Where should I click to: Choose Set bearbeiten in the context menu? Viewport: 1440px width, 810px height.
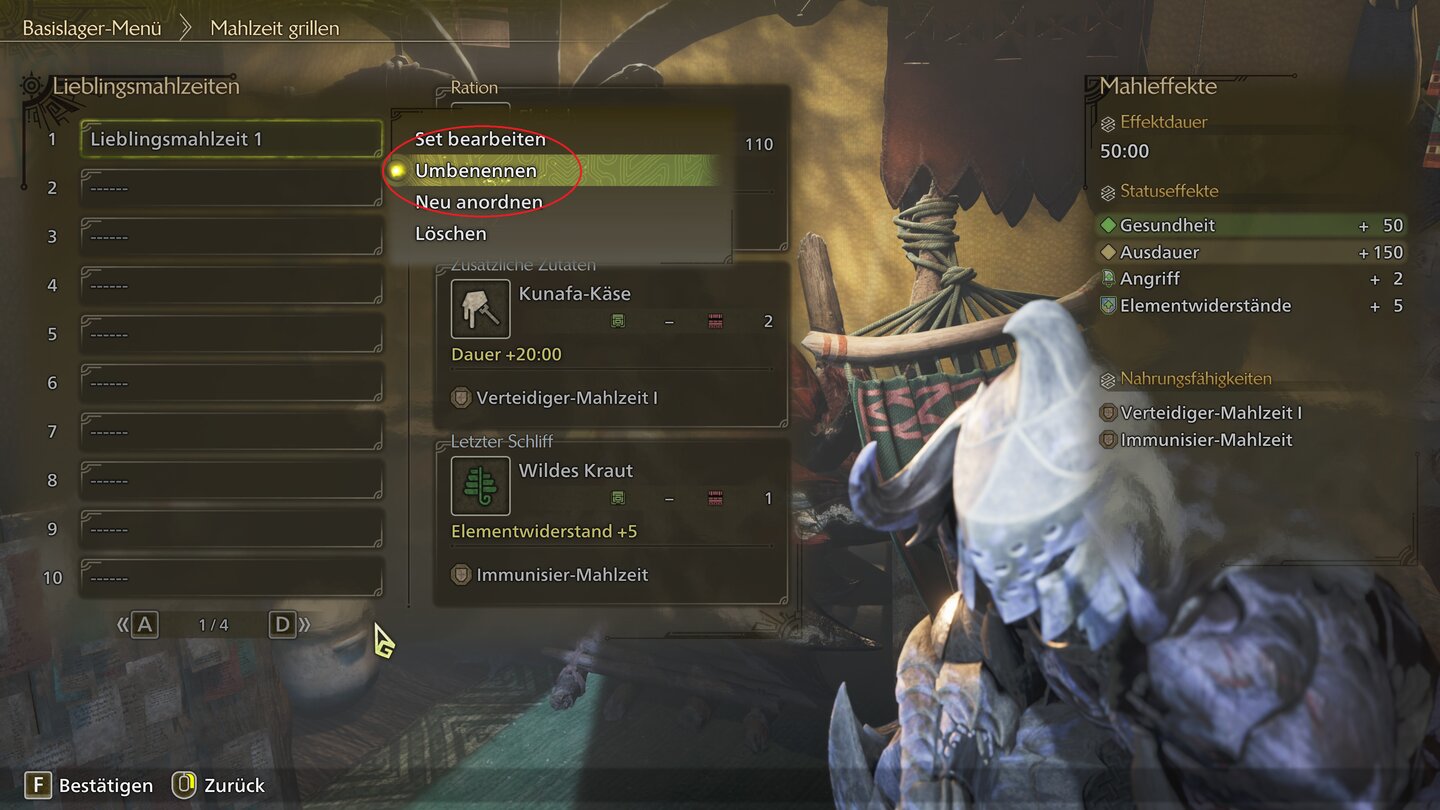click(480, 139)
